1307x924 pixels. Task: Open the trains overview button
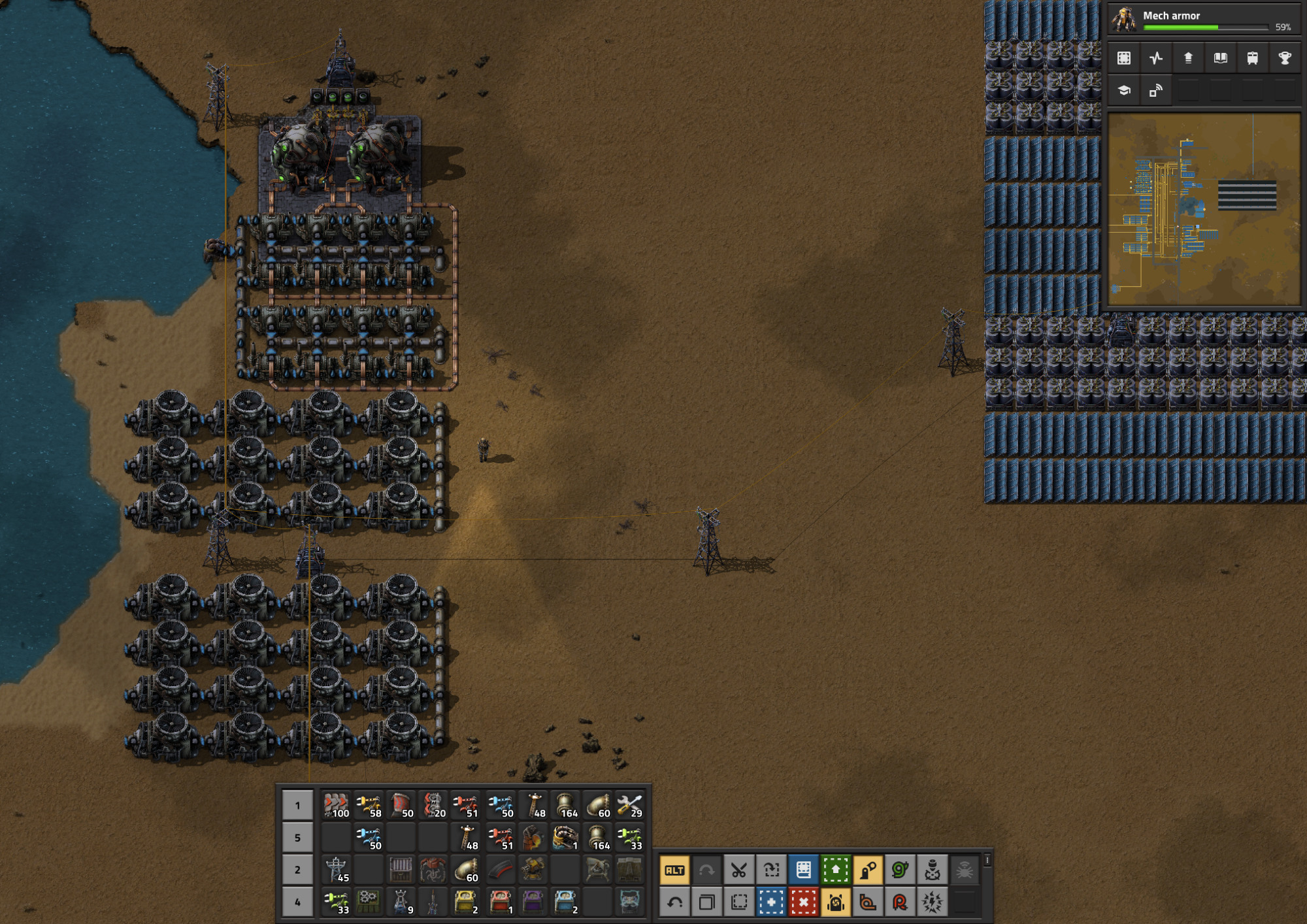(1252, 58)
